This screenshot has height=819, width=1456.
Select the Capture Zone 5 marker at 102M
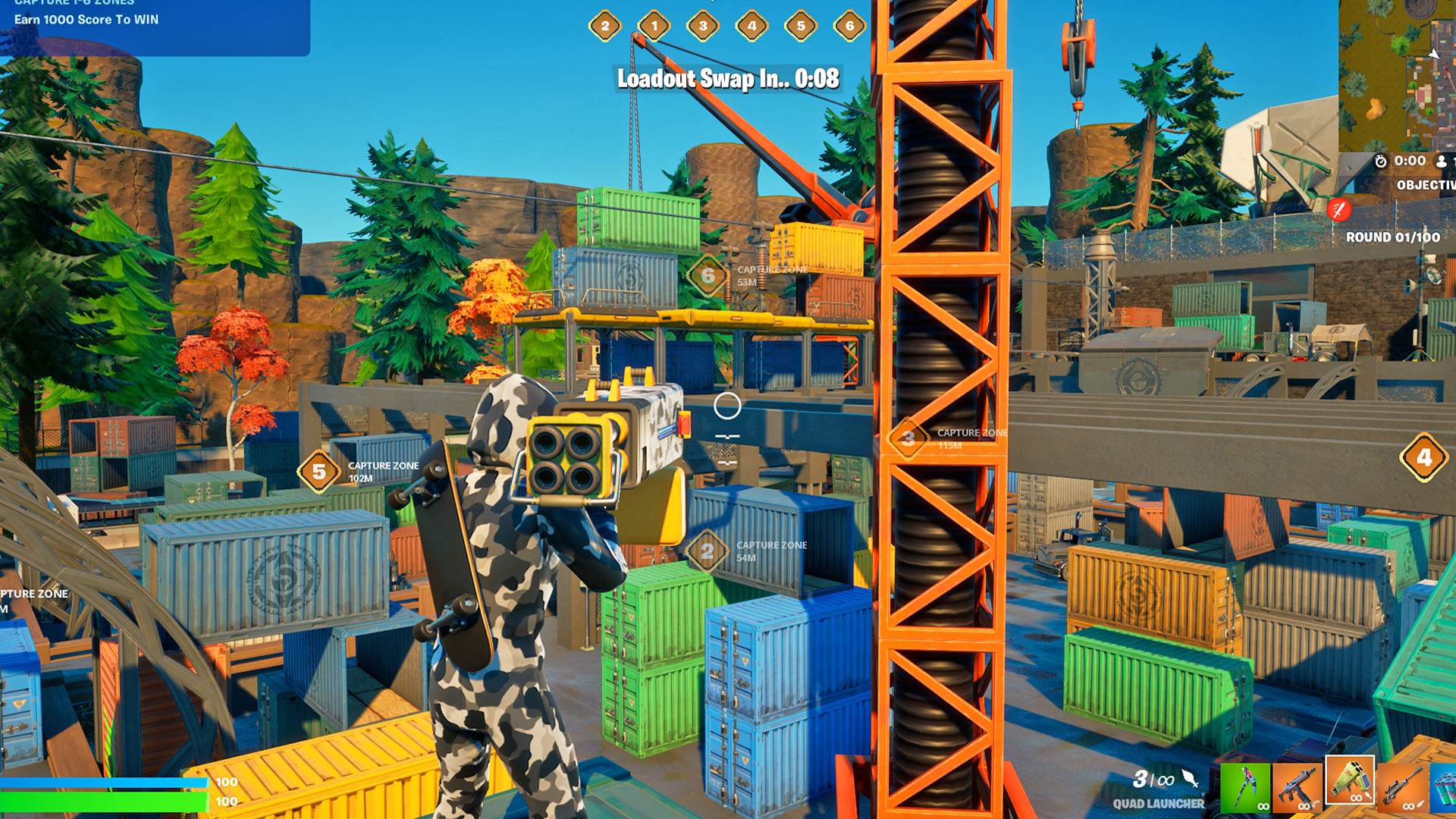tap(319, 472)
